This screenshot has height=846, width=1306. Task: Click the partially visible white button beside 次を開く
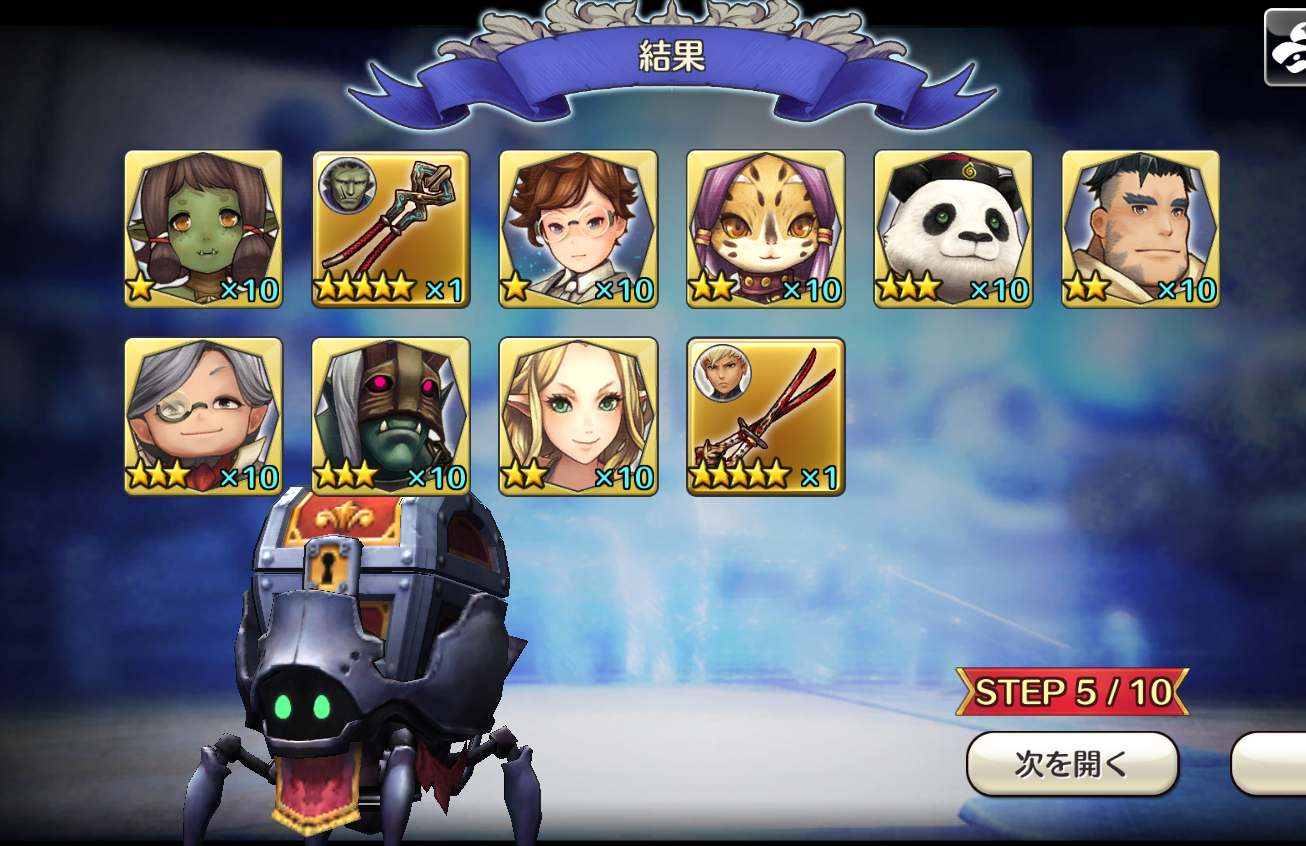pyautogui.click(x=1270, y=764)
